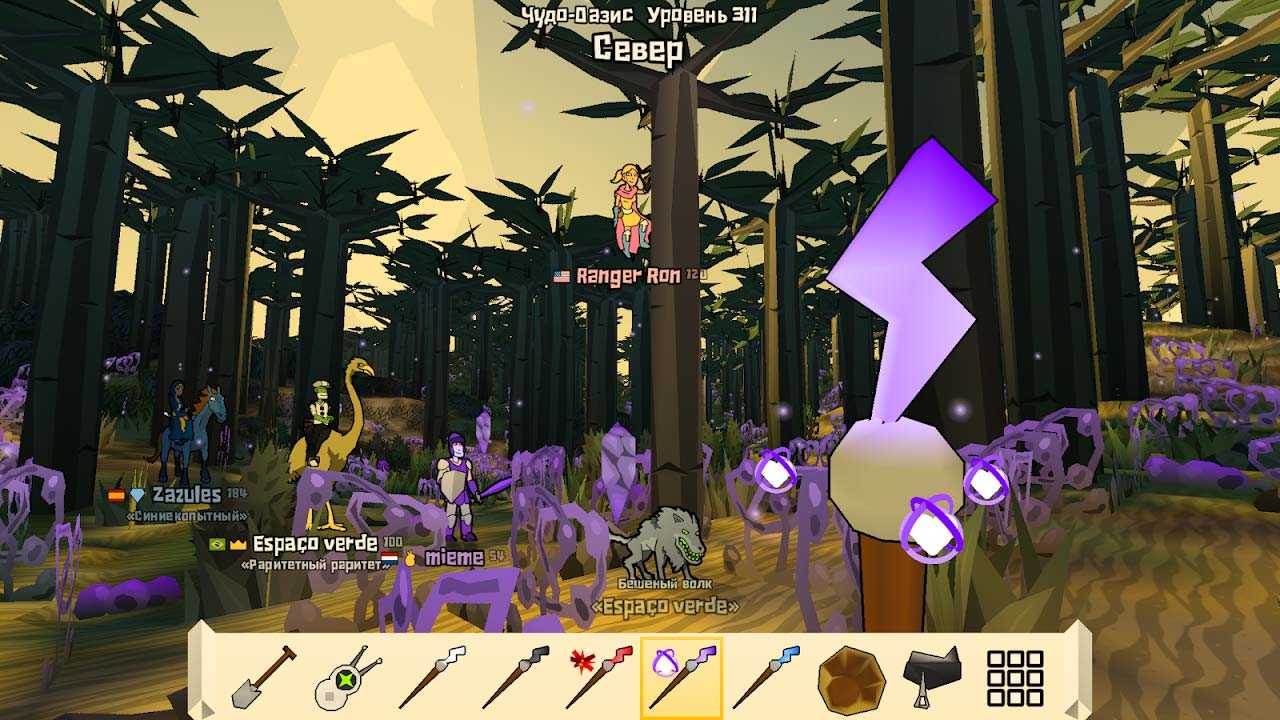Viewport: 1280px width, 720px height.
Task: Open the inventory grid button
Action: tap(1015, 678)
